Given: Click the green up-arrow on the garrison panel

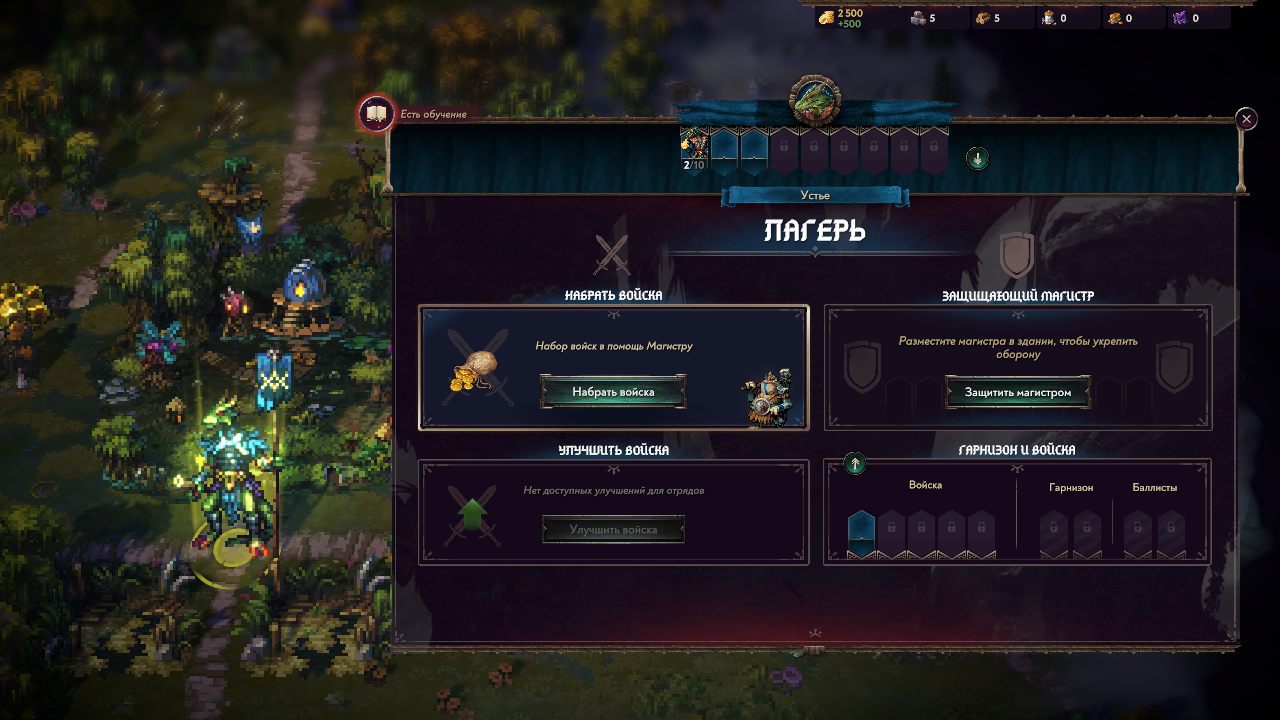Looking at the screenshot, I should pyautogui.click(x=855, y=464).
